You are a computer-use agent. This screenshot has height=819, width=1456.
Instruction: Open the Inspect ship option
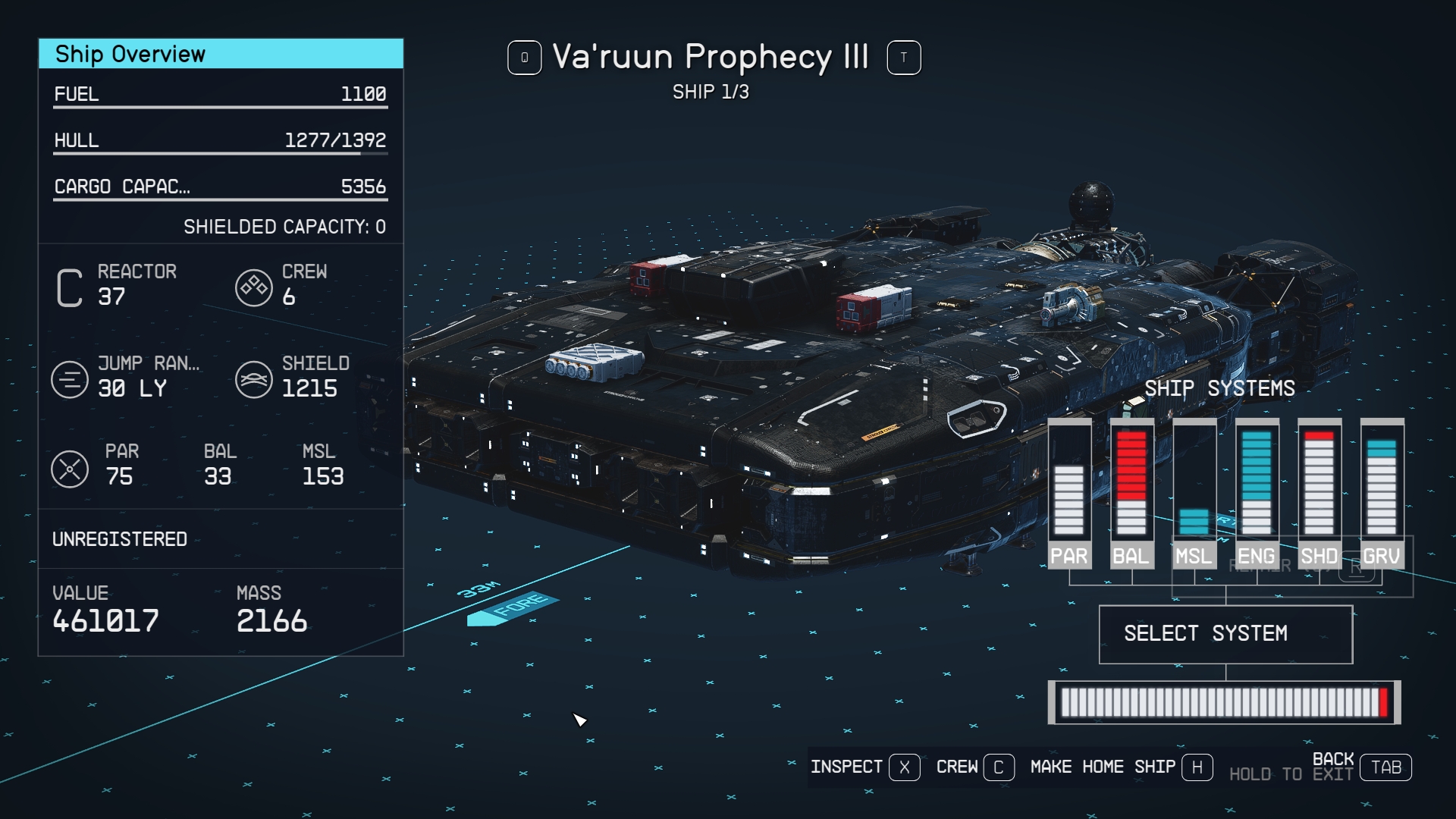[x=864, y=767]
